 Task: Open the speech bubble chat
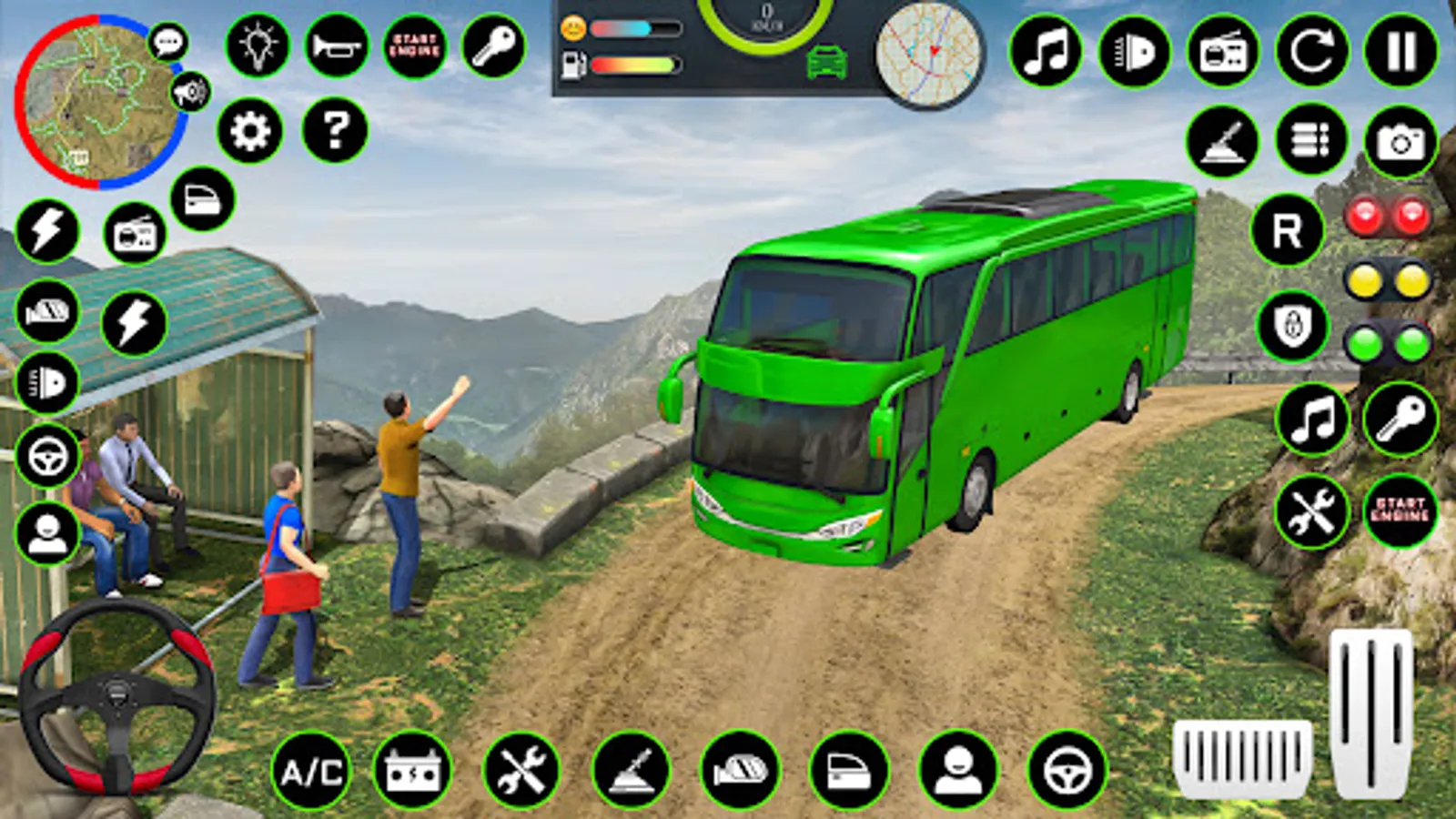click(x=168, y=42)
